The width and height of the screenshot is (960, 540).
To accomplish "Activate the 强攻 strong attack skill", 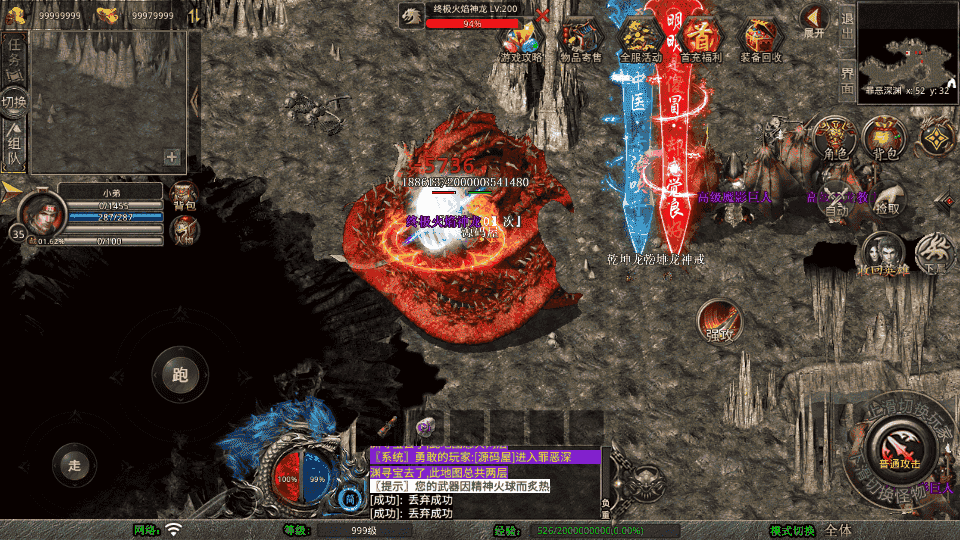I will [720, 322].
